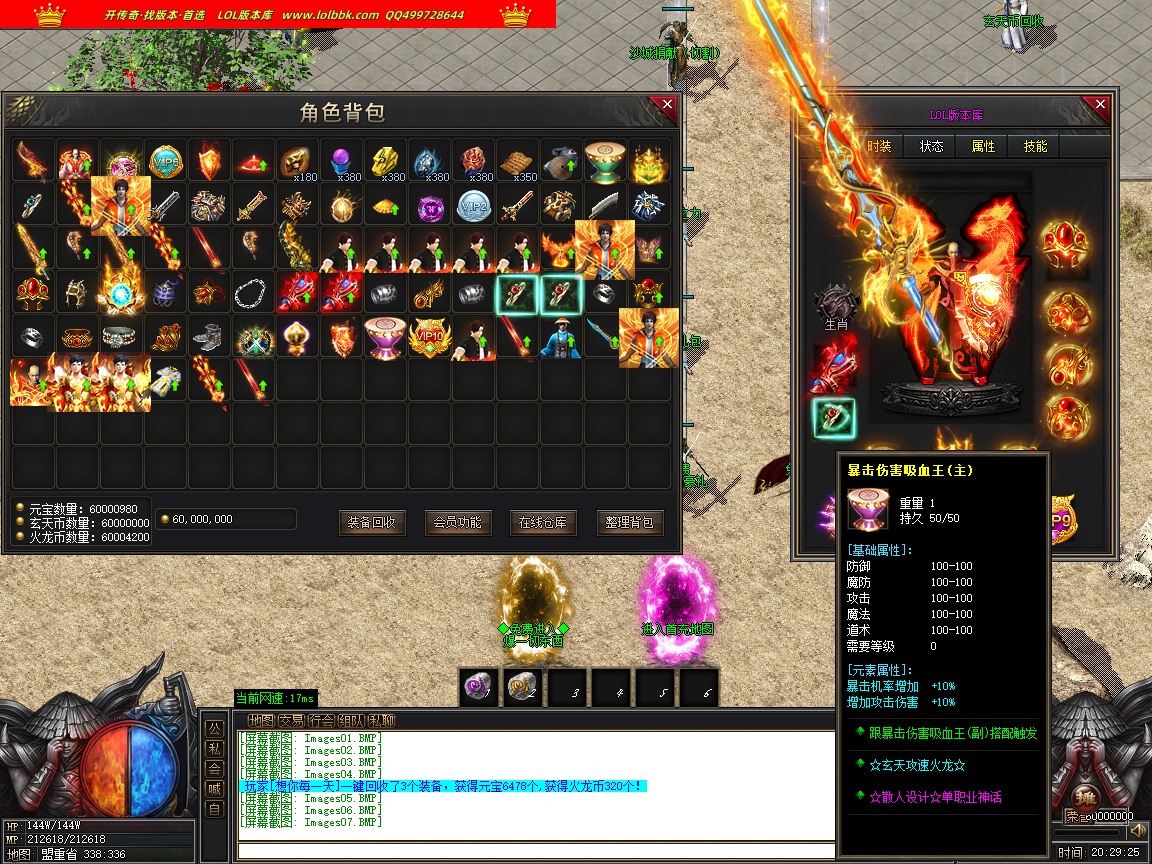The height and width of the screenshot is (864, 1152).
Task: Pick the purple orb stack x380
Action: tap(341, 161)
